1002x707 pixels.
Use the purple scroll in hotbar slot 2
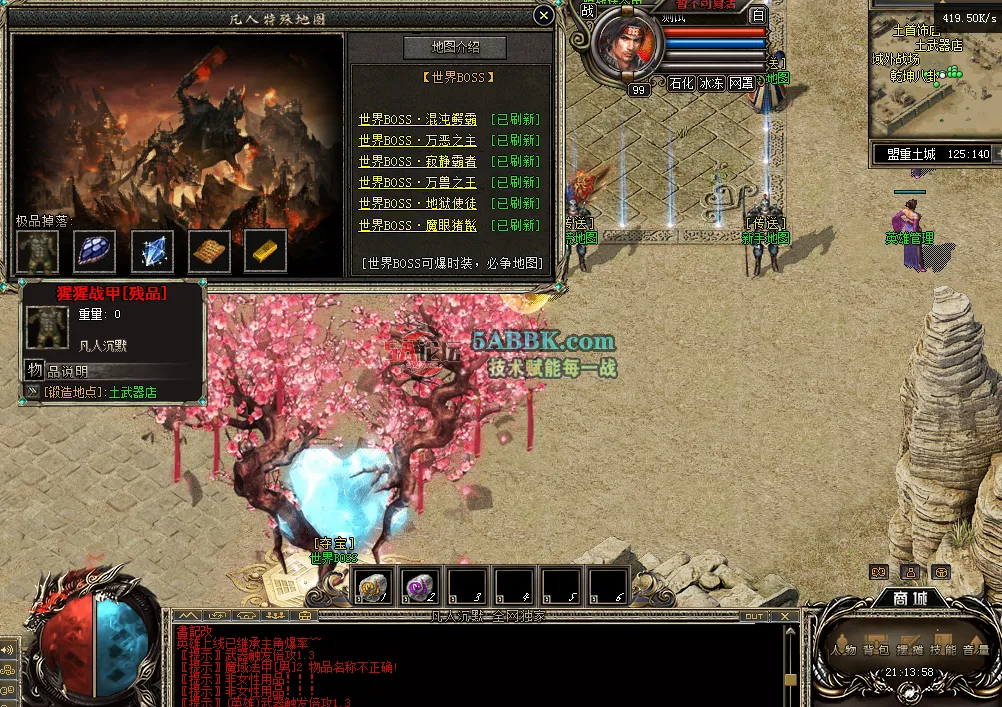click(422, 587)
